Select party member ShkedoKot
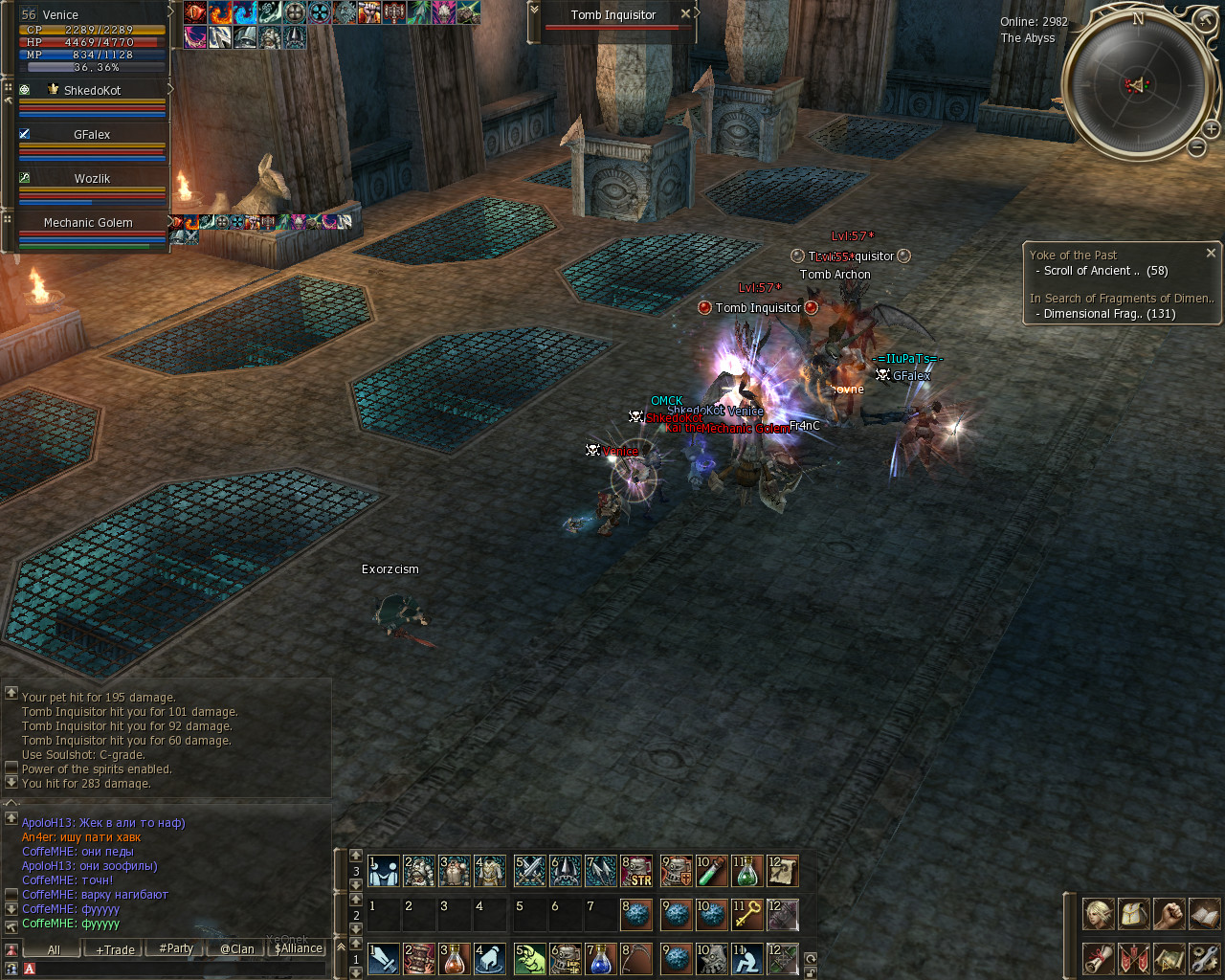1225x980 pixels. (92, 91)
